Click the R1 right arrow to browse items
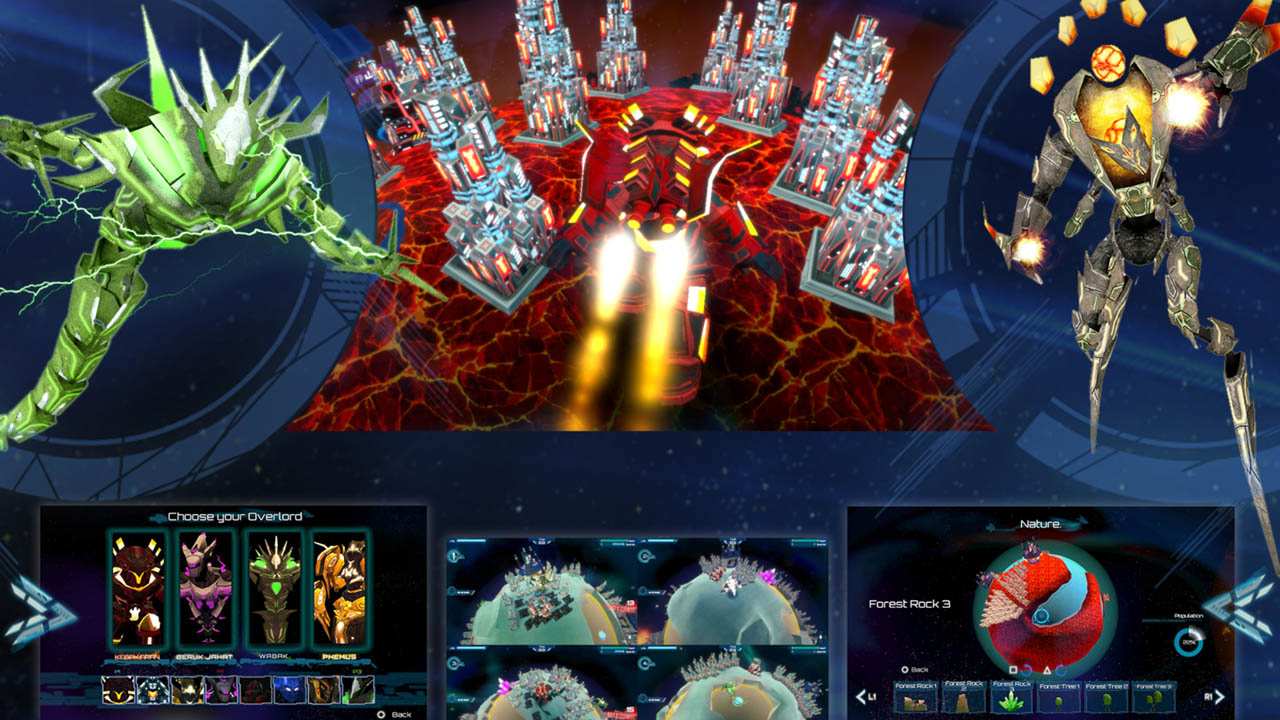The image size is (1280, 720). tap(1218, 696)
